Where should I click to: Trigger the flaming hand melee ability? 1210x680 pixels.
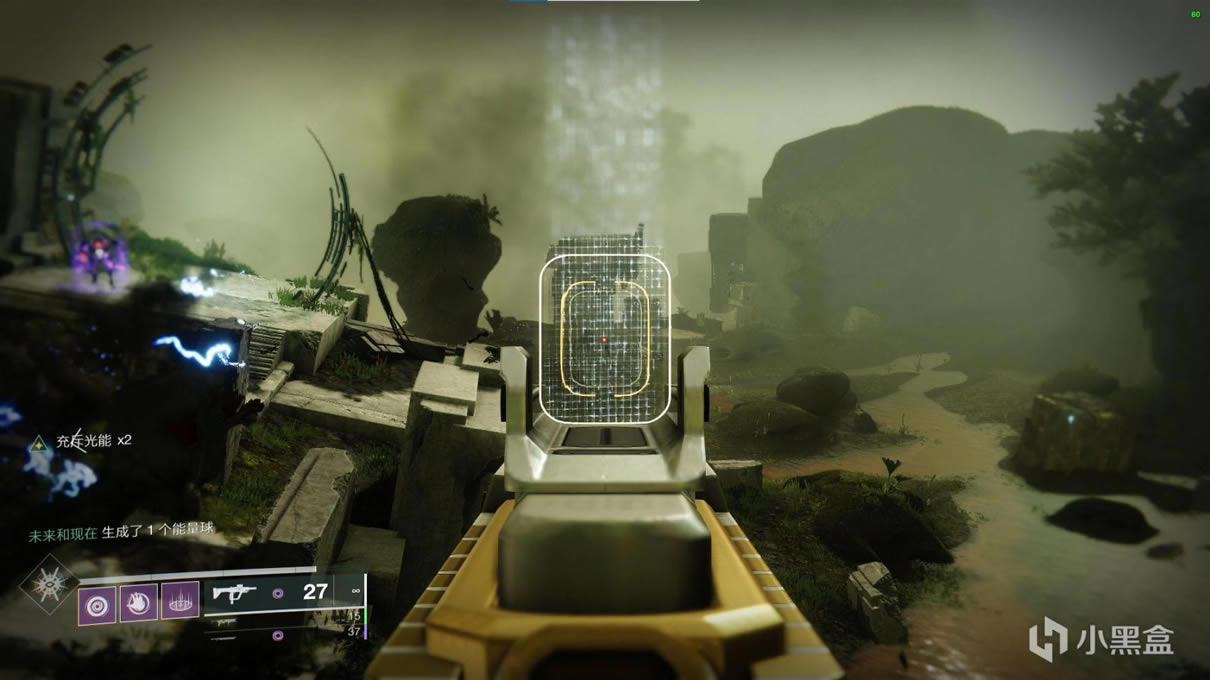(139, 602)
